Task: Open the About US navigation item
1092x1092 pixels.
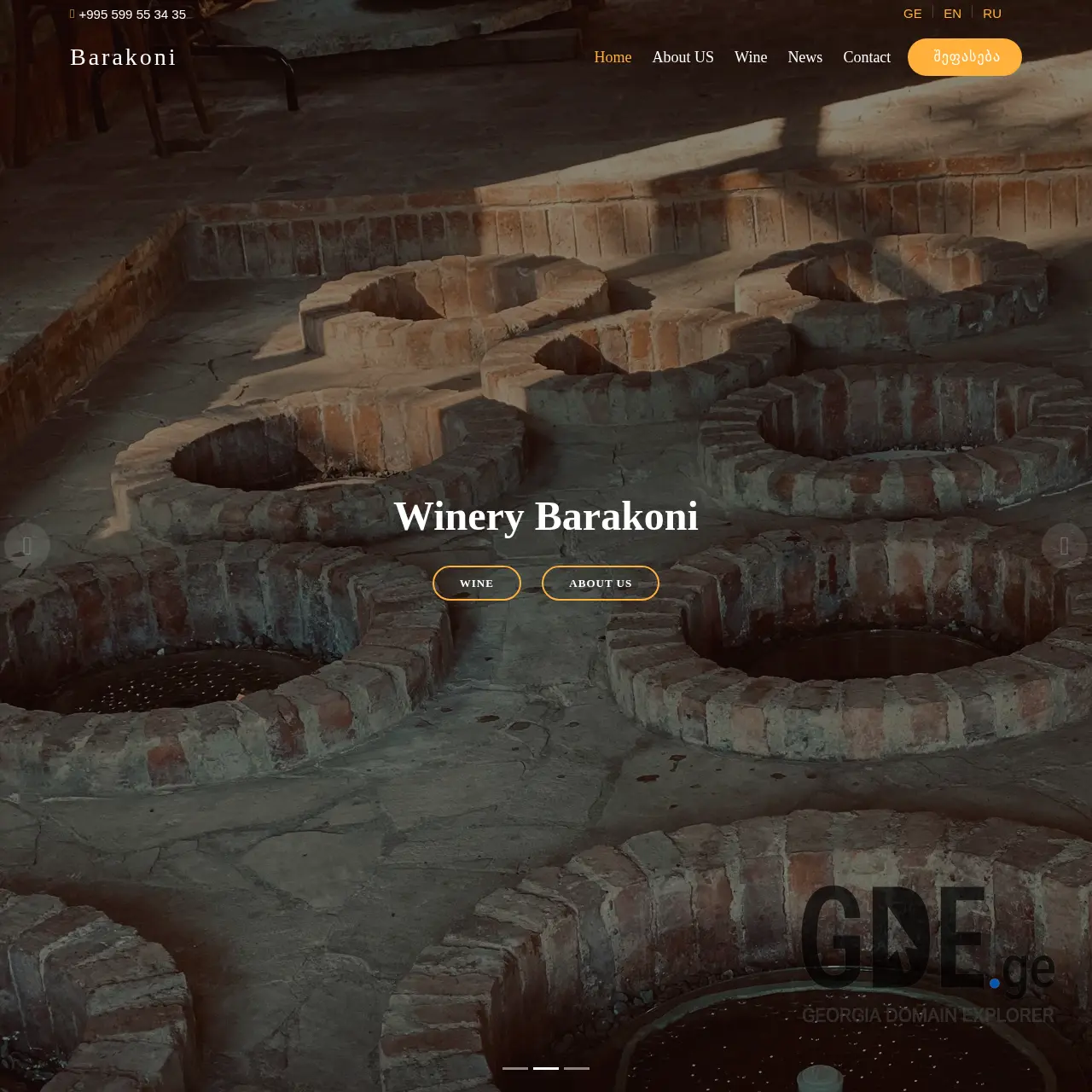Action: [x=682, y=57]
